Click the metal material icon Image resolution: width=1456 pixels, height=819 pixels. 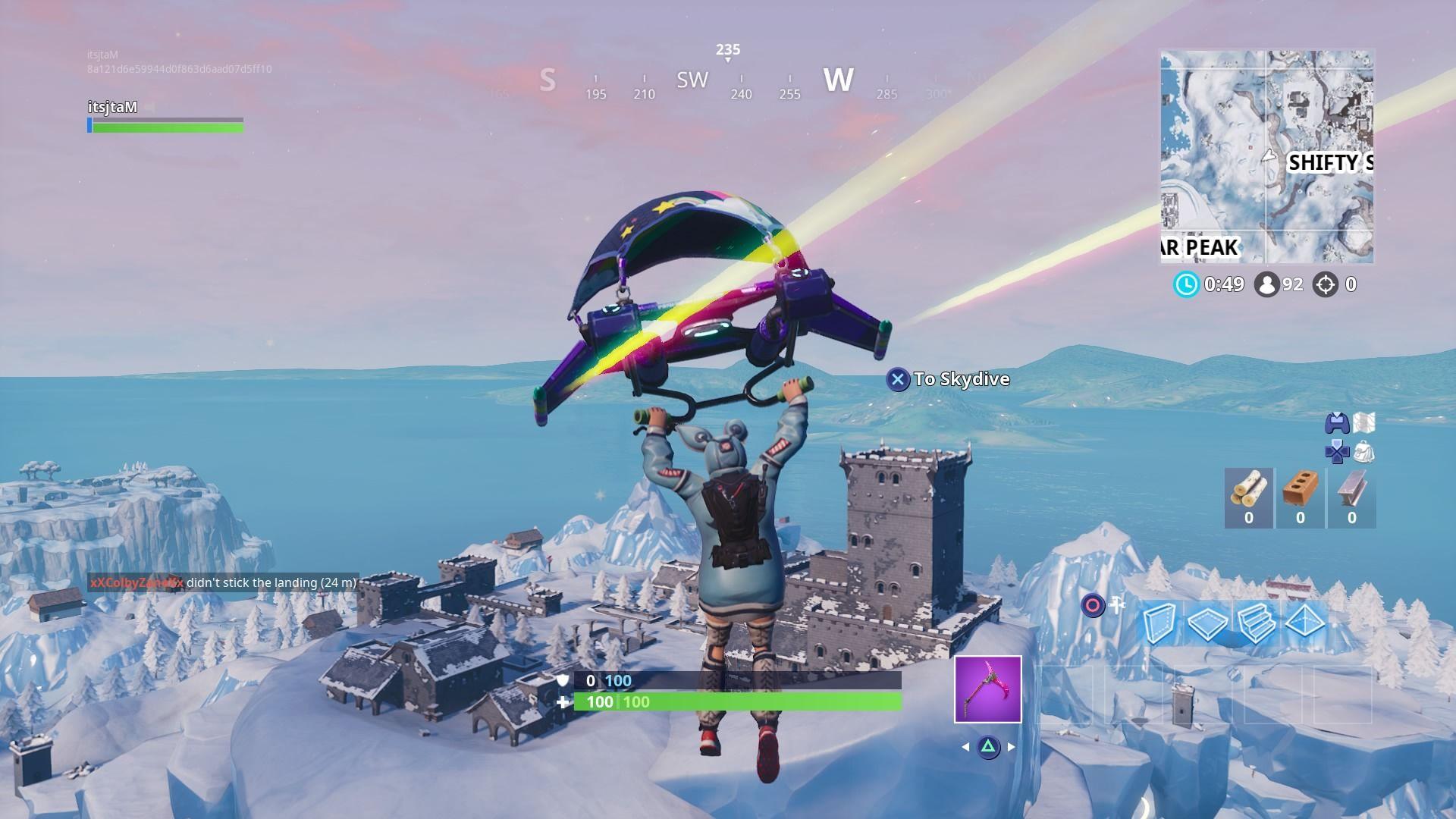coord(1351,488)
